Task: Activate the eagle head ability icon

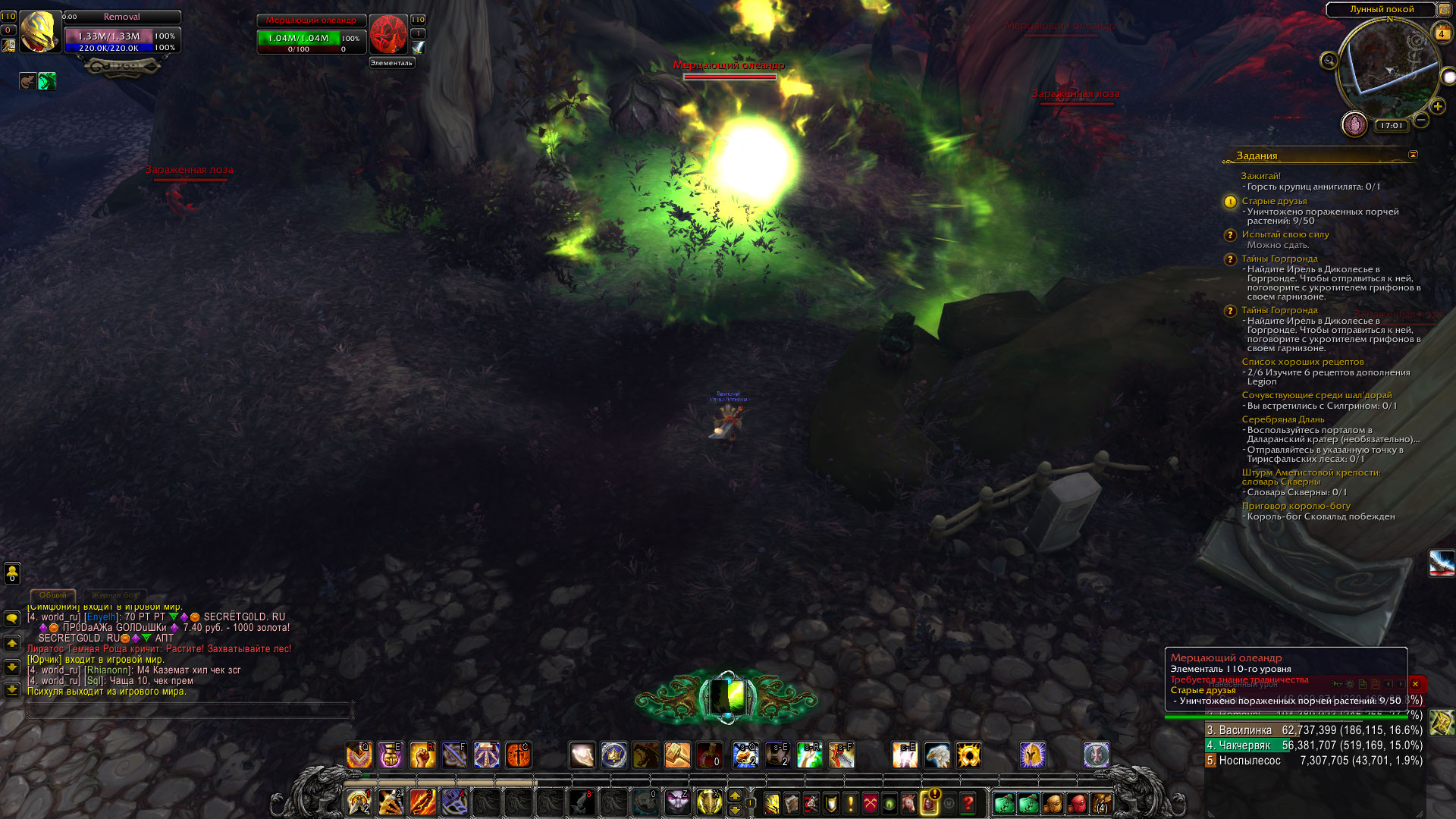Action: [937, 755]
